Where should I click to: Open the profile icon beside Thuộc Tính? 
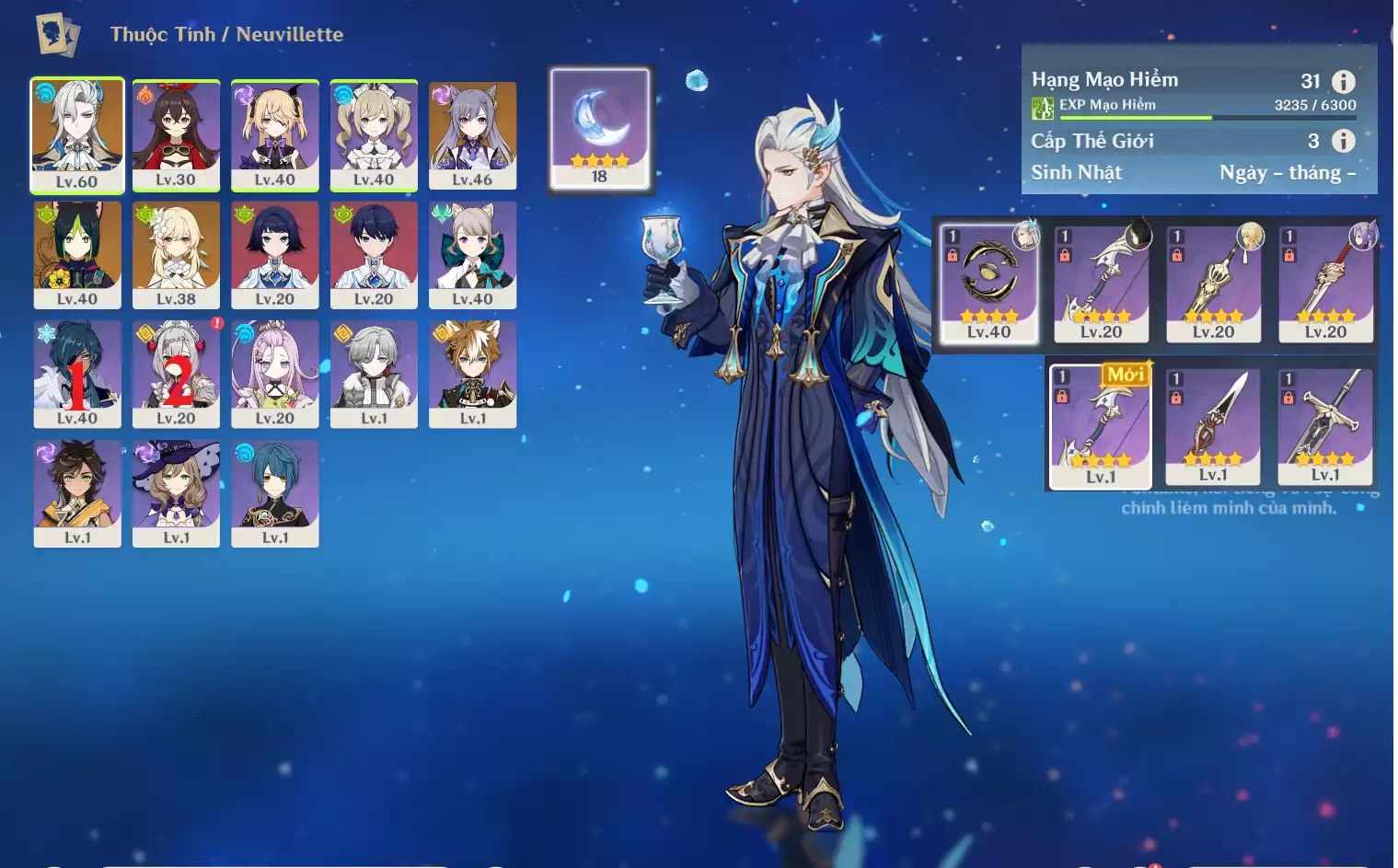57,35
